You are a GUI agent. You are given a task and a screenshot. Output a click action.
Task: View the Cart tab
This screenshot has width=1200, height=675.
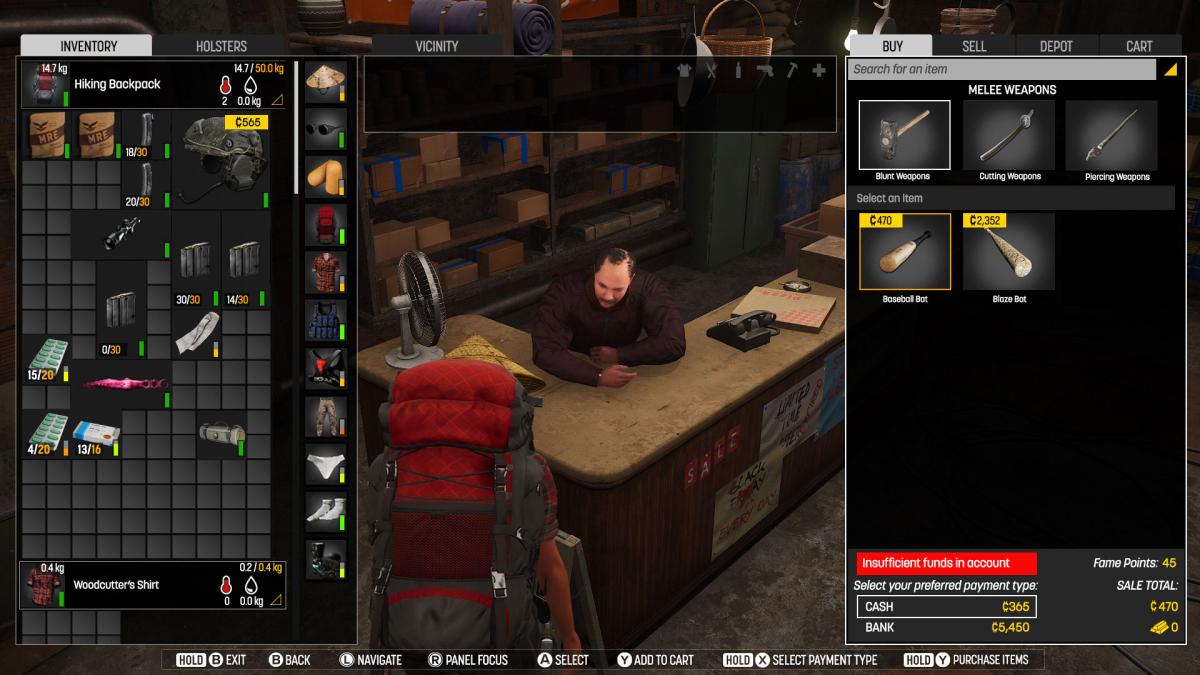pos(1139,46)
